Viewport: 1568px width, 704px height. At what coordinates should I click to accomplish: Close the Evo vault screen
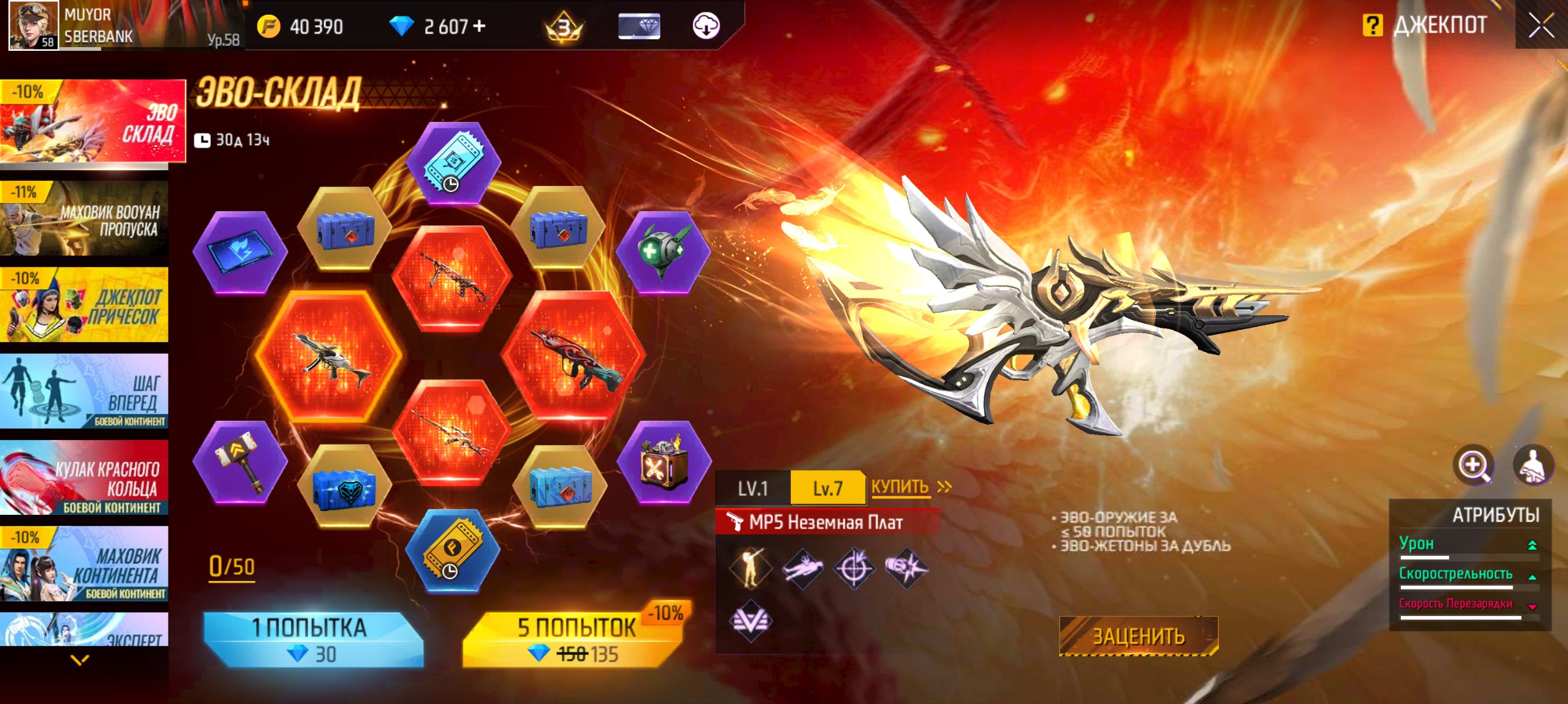click(1540, 26)
